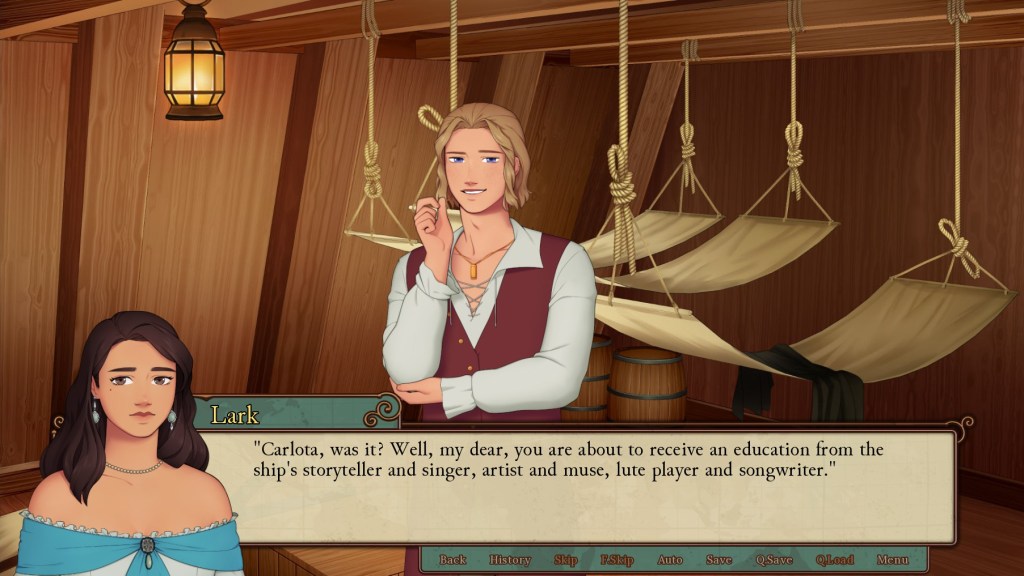
Task: Go back to the previous dialogue line
Action: click(x=453, y=560)
